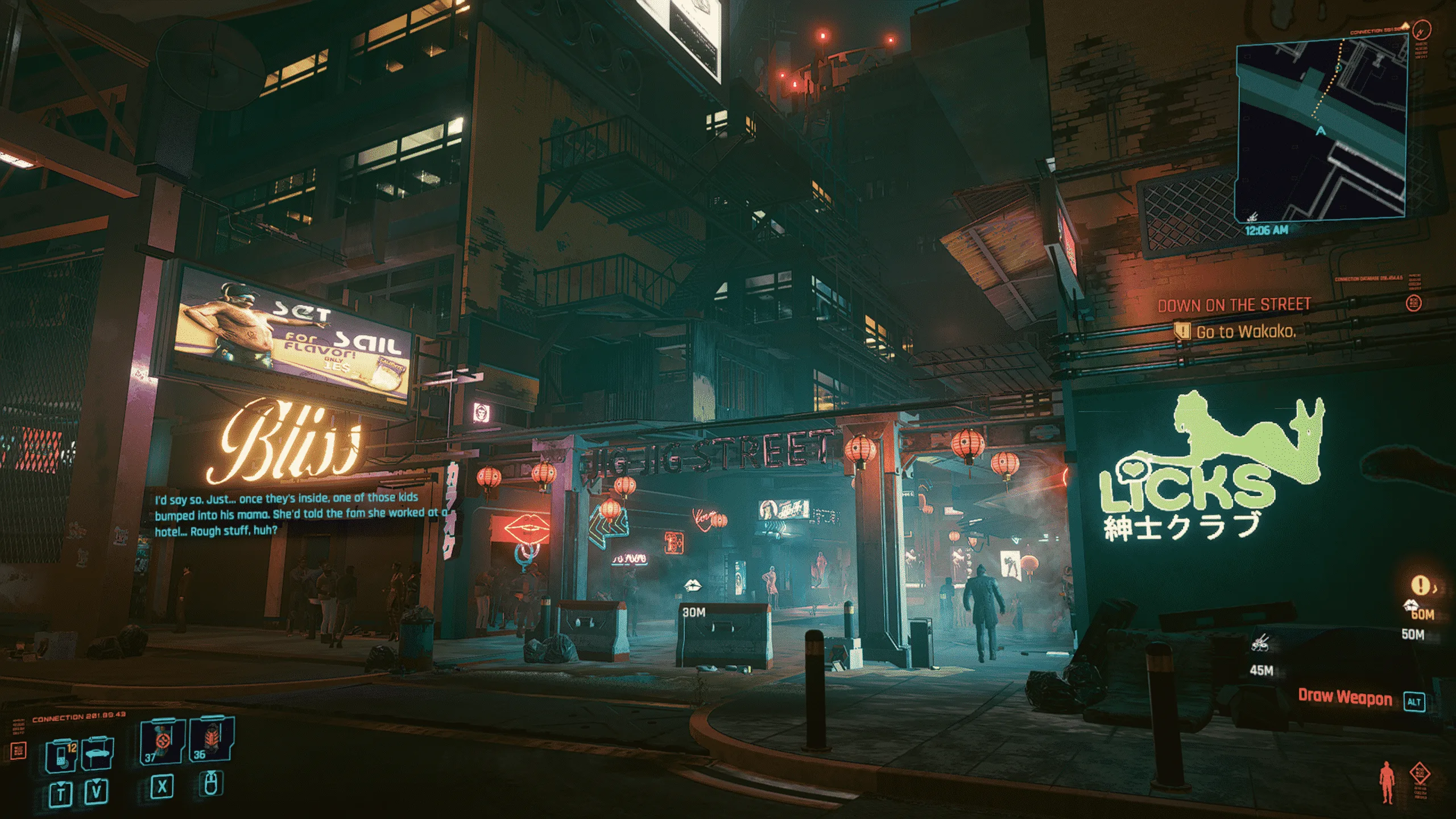Viewport: 1456px width, 819px height.
Task: Select the red body silhouette status icon
Action: 1387,783
